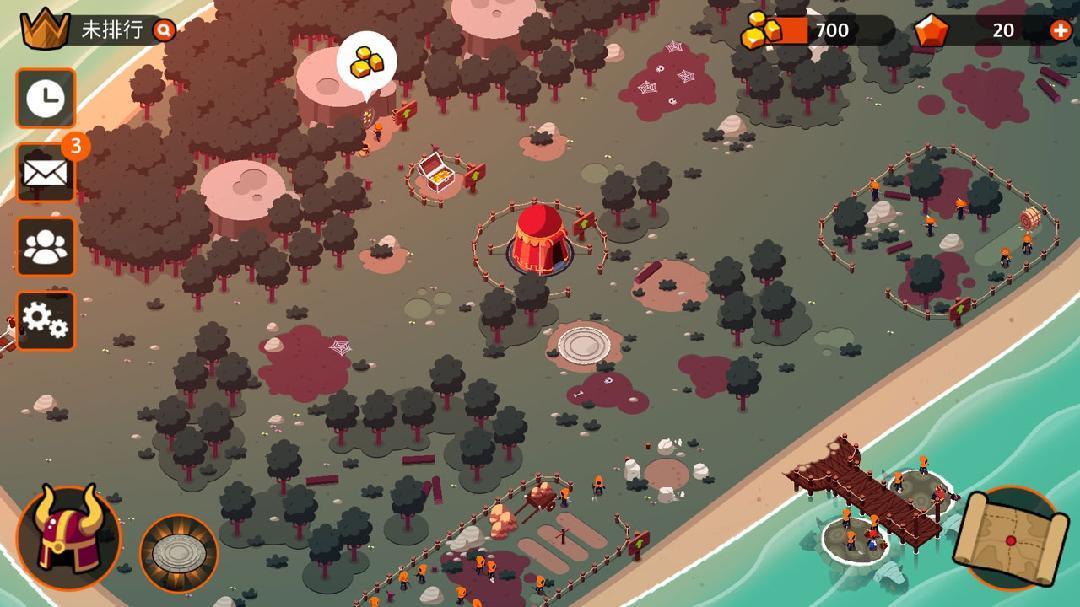Open the gear settings menu

(x=45, y=320)
